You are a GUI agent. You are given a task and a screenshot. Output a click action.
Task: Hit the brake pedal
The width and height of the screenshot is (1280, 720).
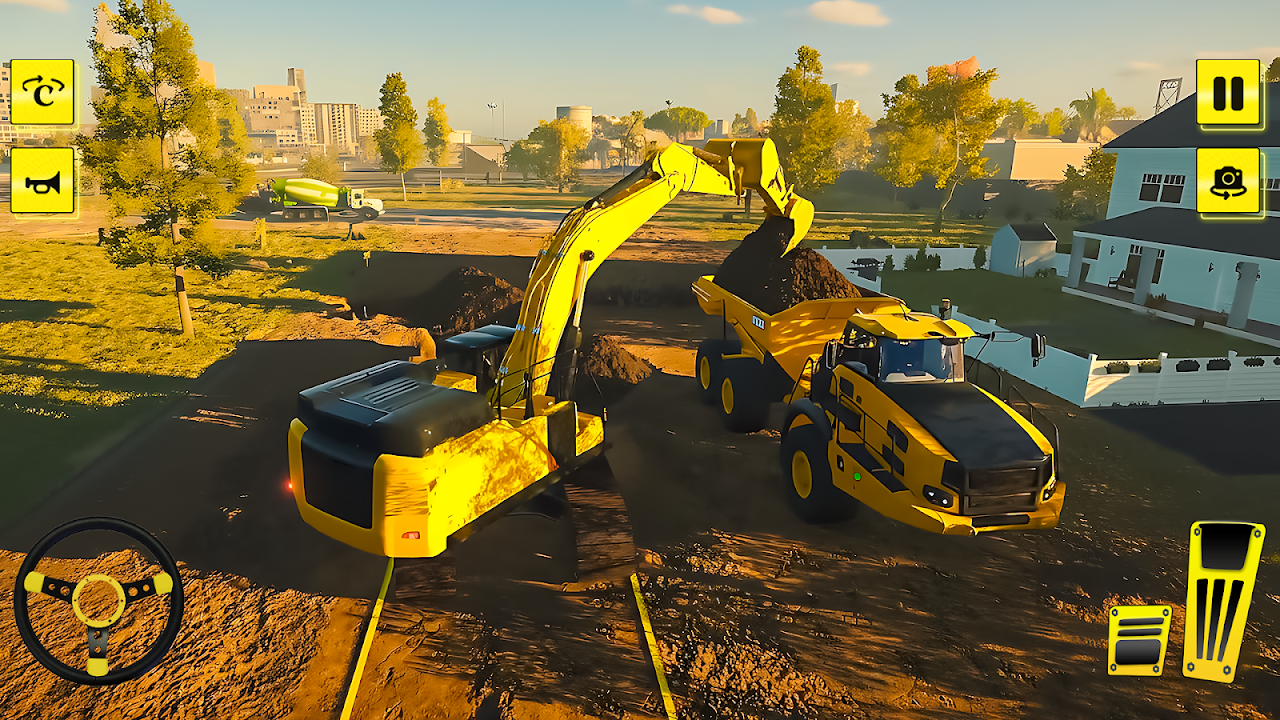tap(1139, 640)
